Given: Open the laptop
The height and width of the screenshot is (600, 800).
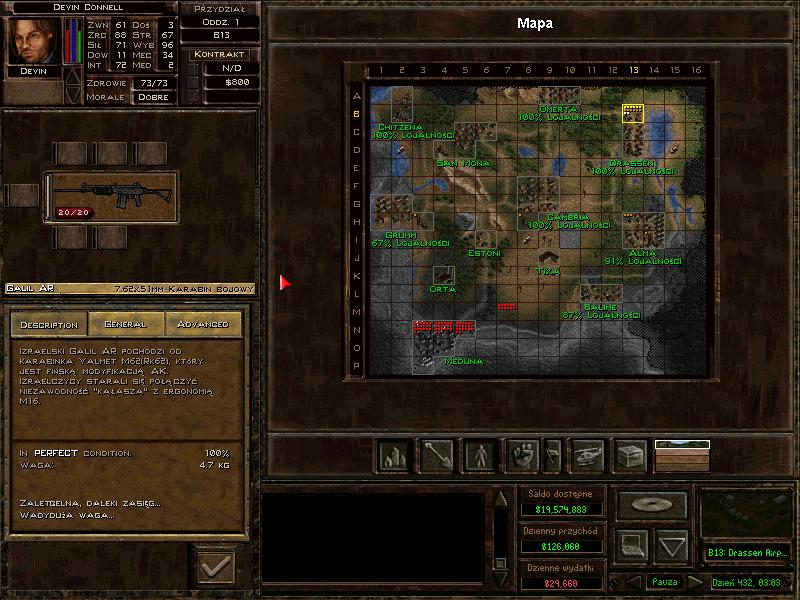Looking at the screenshot, I should click(x=630, y=545).
